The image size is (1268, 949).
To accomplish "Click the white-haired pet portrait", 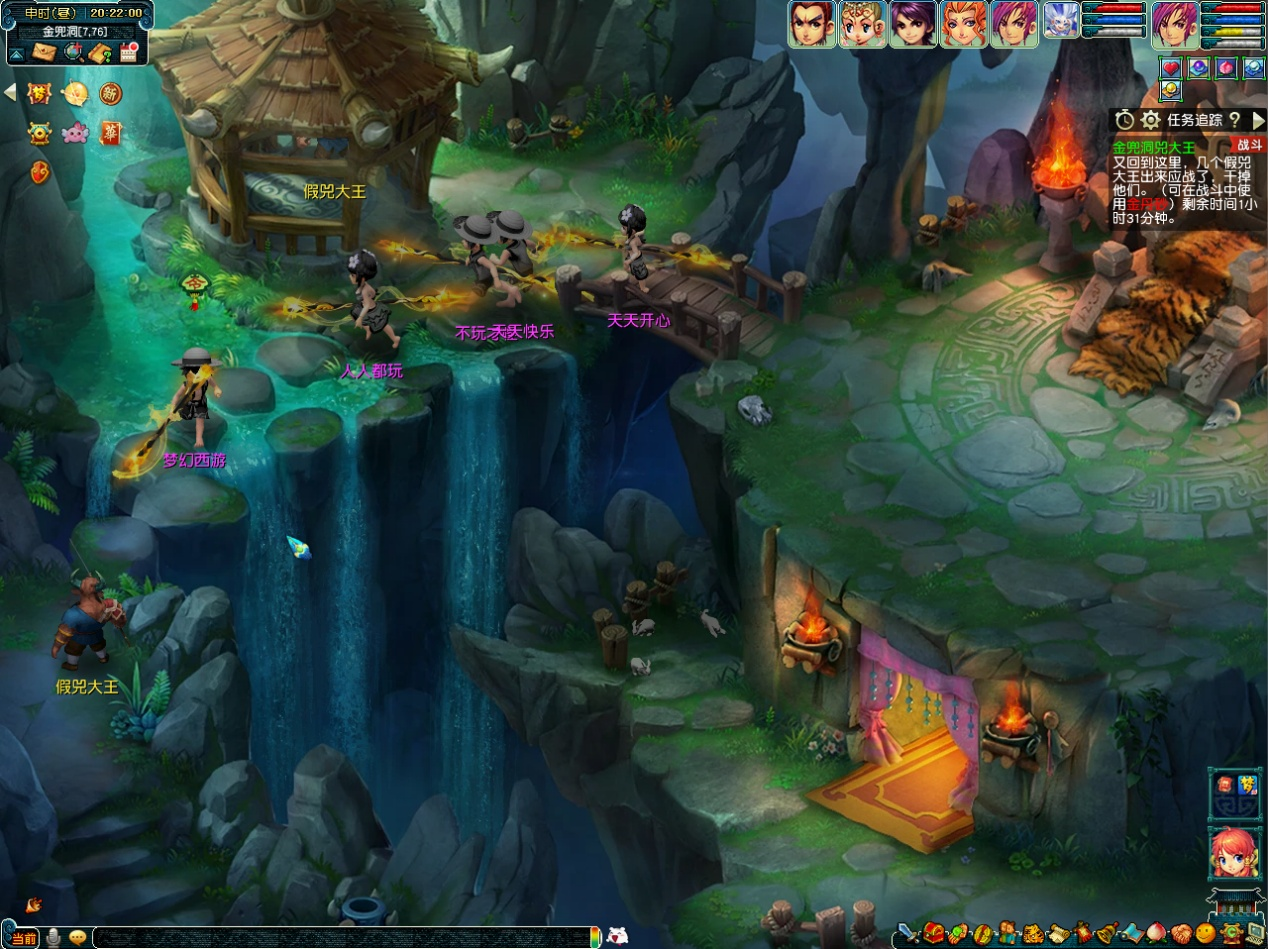I will 1061,22.
